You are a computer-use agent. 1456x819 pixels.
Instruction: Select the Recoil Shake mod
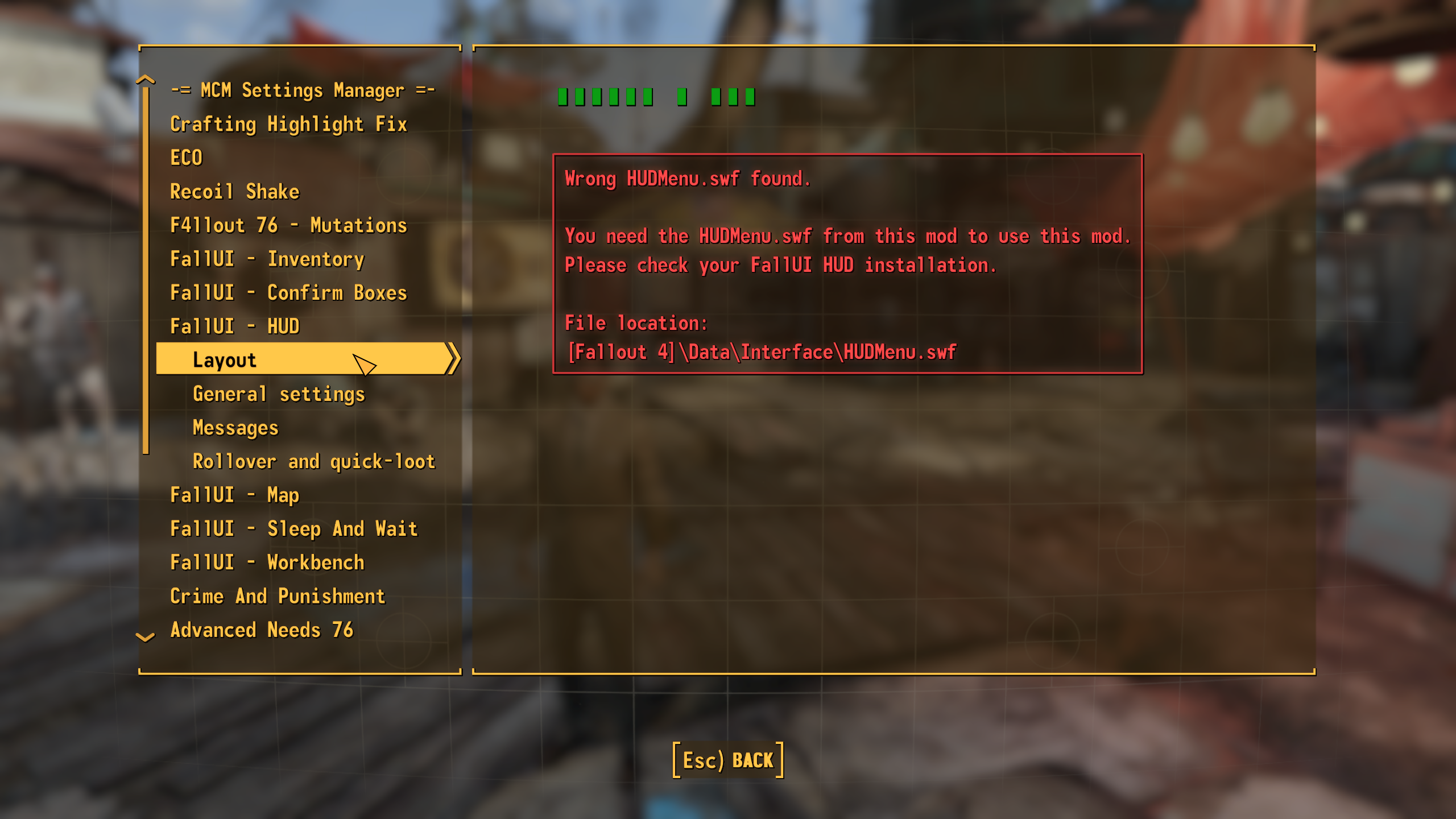point(235,192)
